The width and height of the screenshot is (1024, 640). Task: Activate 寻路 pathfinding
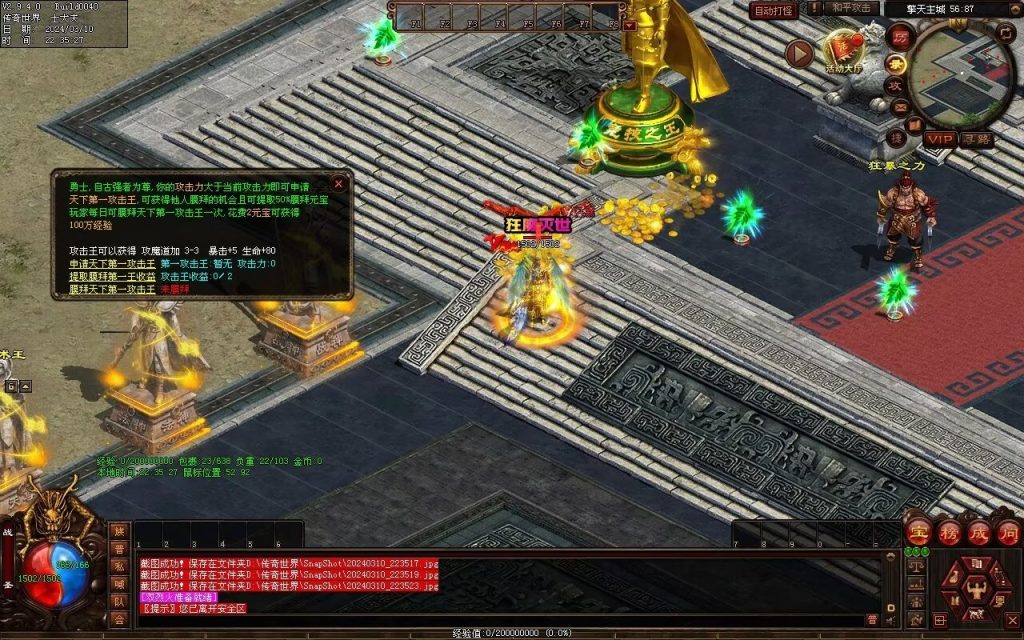tap(977, 139)
